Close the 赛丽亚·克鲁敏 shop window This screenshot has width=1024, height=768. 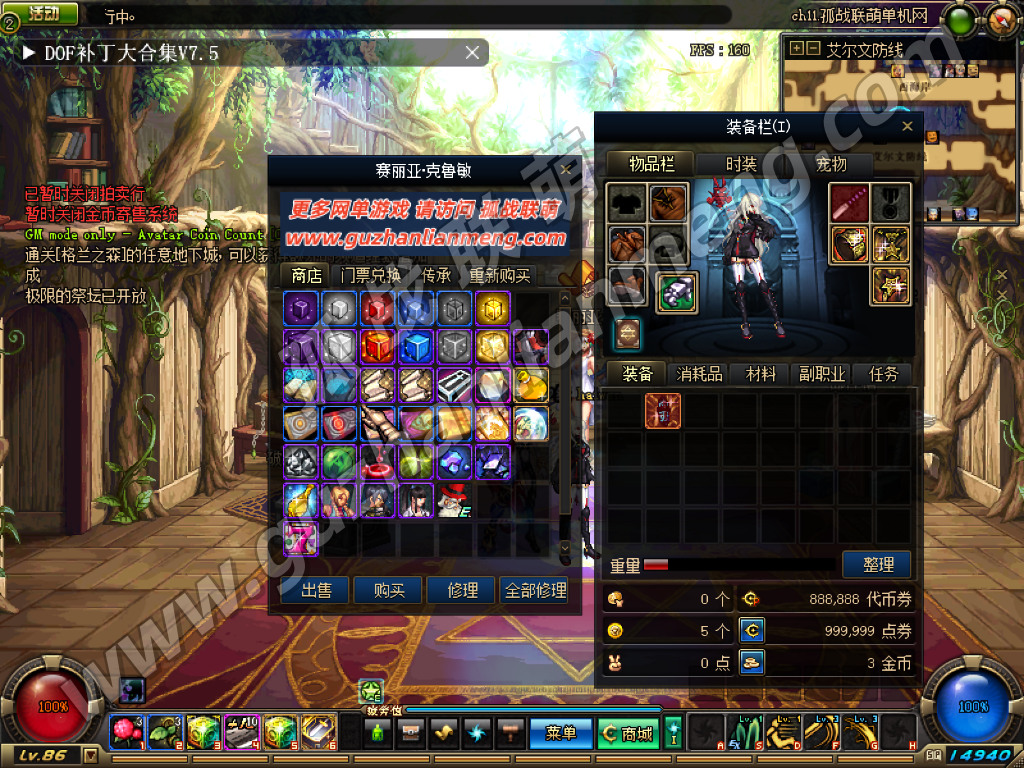click(x=566, y=170)
